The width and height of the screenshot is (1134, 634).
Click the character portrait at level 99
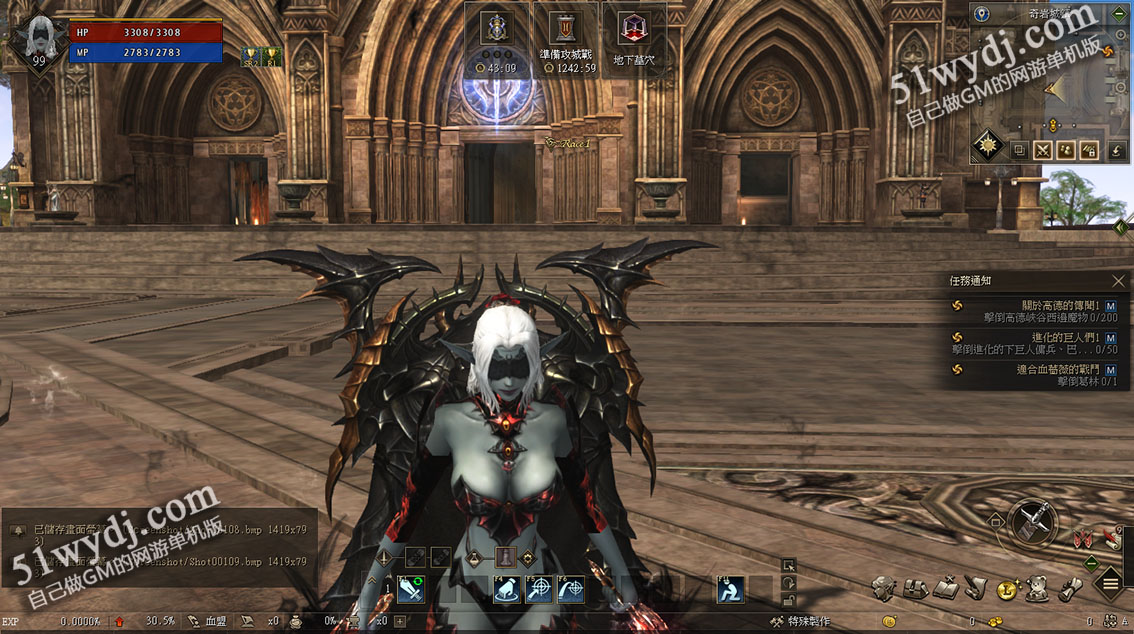(x=38, y=38)
